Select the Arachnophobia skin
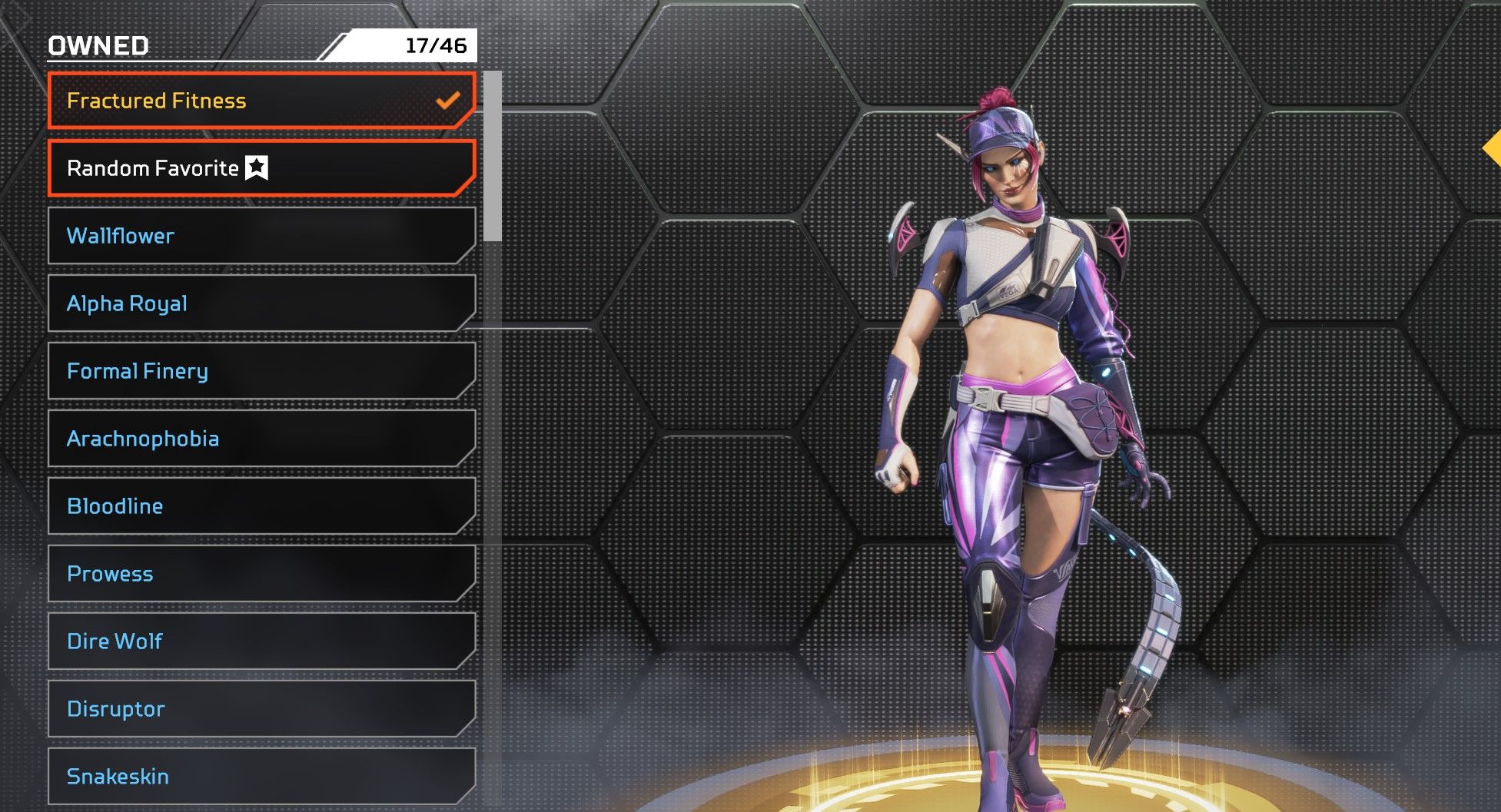Image resolution: width=1501 pixels, height=812 pixels. click(261, 439)
